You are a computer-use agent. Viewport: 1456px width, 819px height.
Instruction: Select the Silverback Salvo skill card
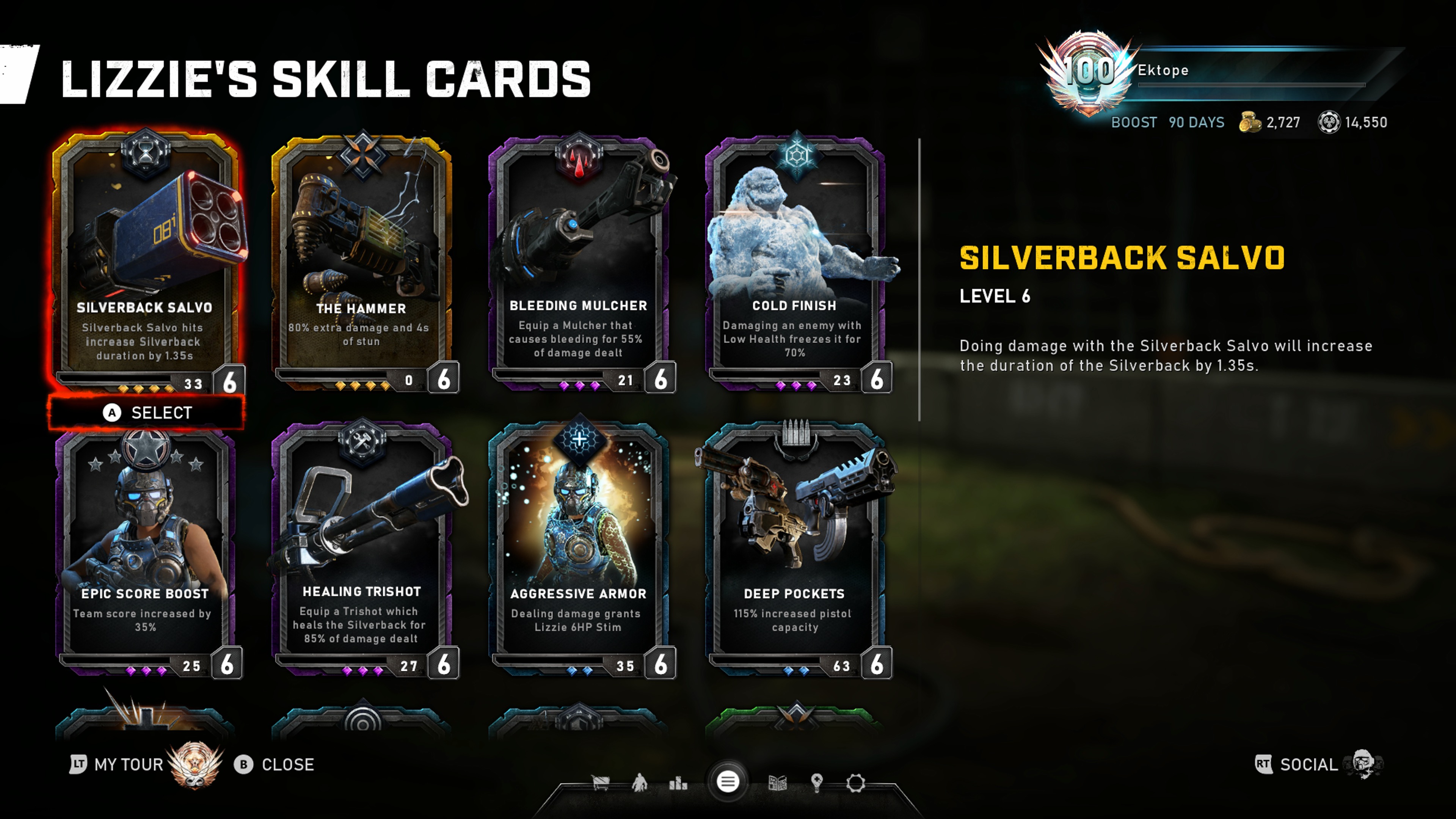click(x=145, y=260)
